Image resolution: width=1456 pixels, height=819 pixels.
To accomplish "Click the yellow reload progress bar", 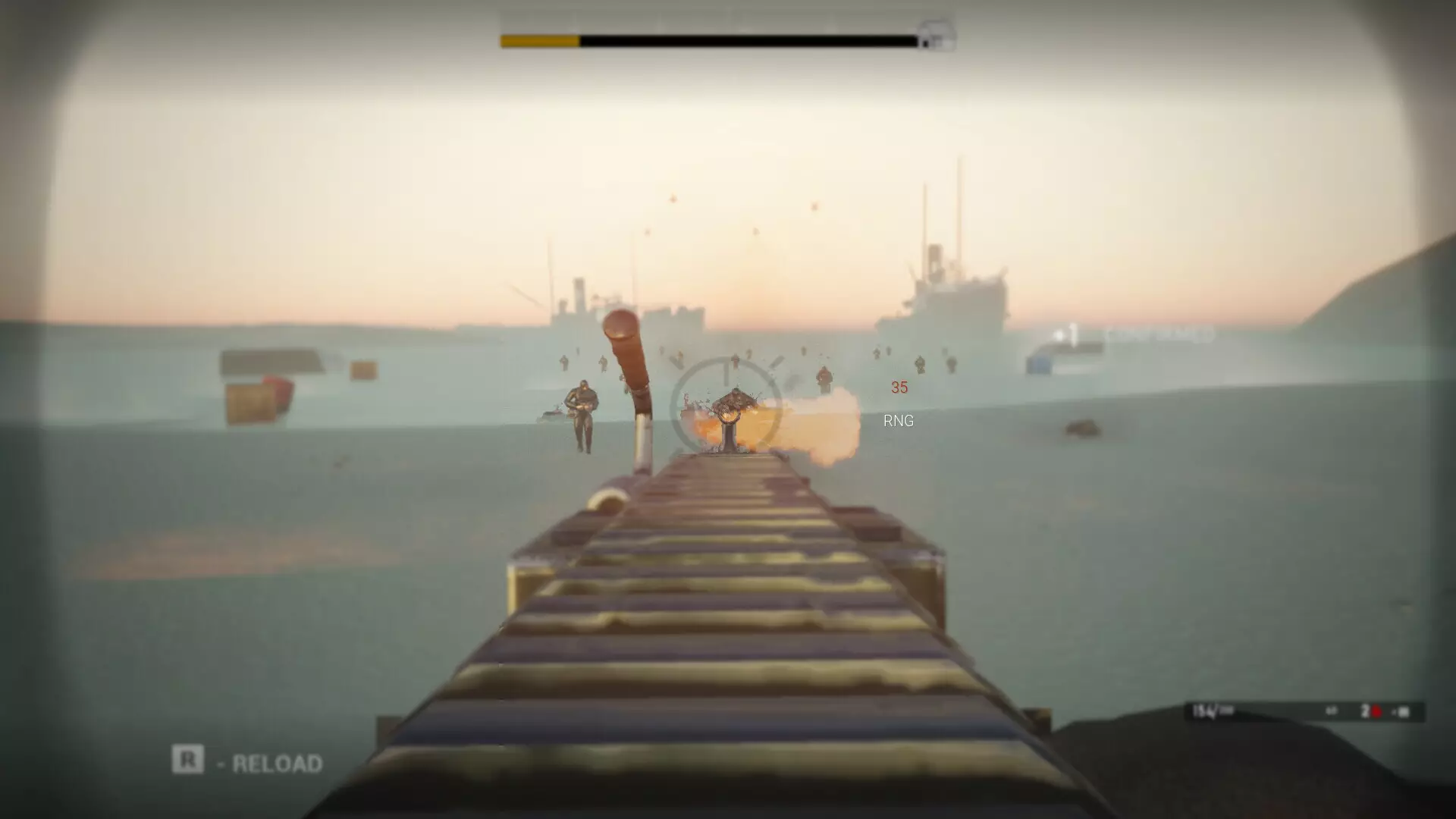I will tap(538, 34).
